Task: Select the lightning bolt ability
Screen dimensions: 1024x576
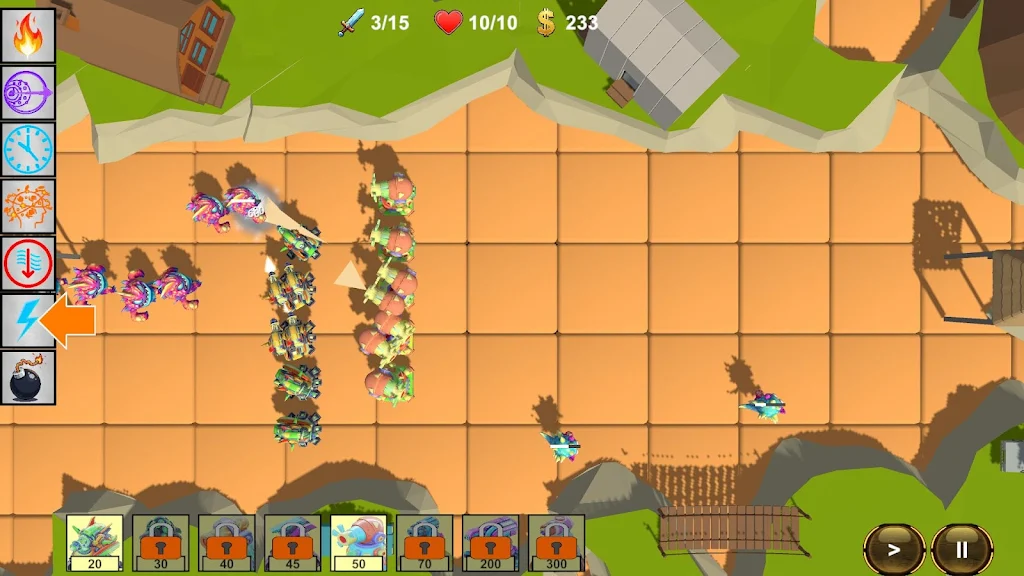Action: pyautogui.click(x=28, y=320)
